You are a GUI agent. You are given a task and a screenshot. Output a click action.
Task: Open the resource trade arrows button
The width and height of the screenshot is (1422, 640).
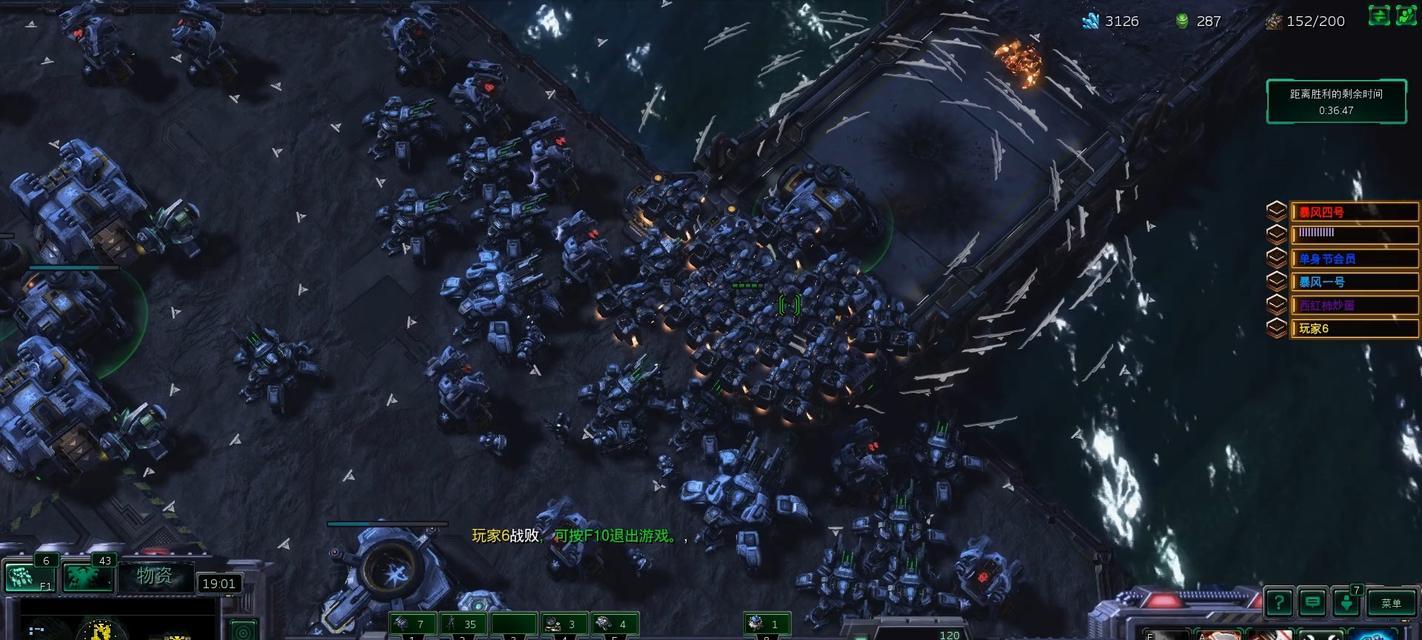(x=1379, y=15)
